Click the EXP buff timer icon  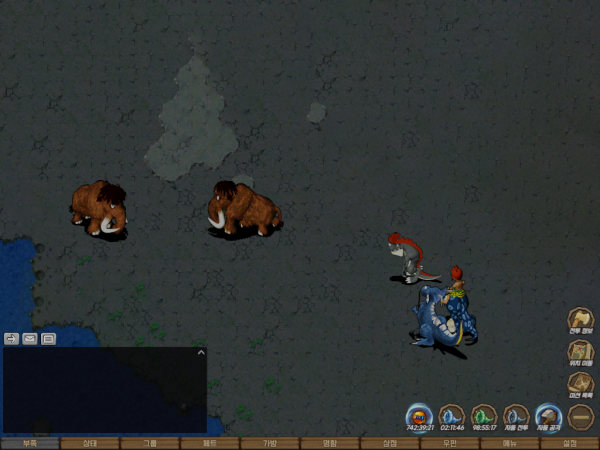pyautogui.click(x=419, y=415)
